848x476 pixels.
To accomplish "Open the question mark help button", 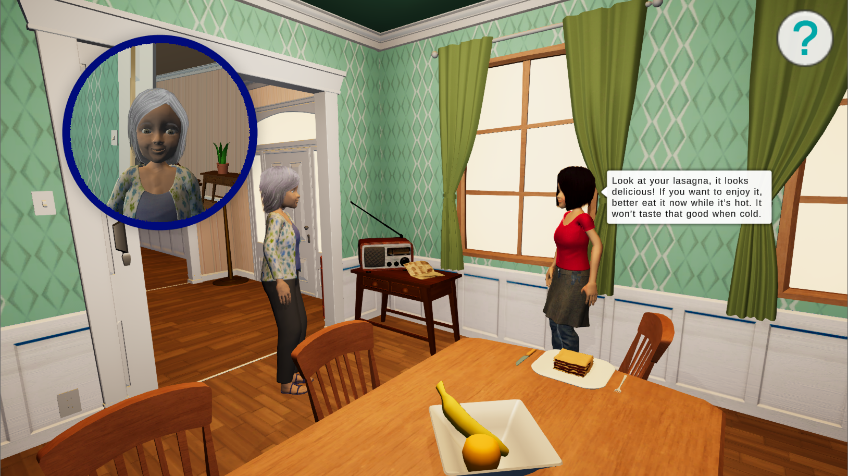I will click(x=804, y=39).
